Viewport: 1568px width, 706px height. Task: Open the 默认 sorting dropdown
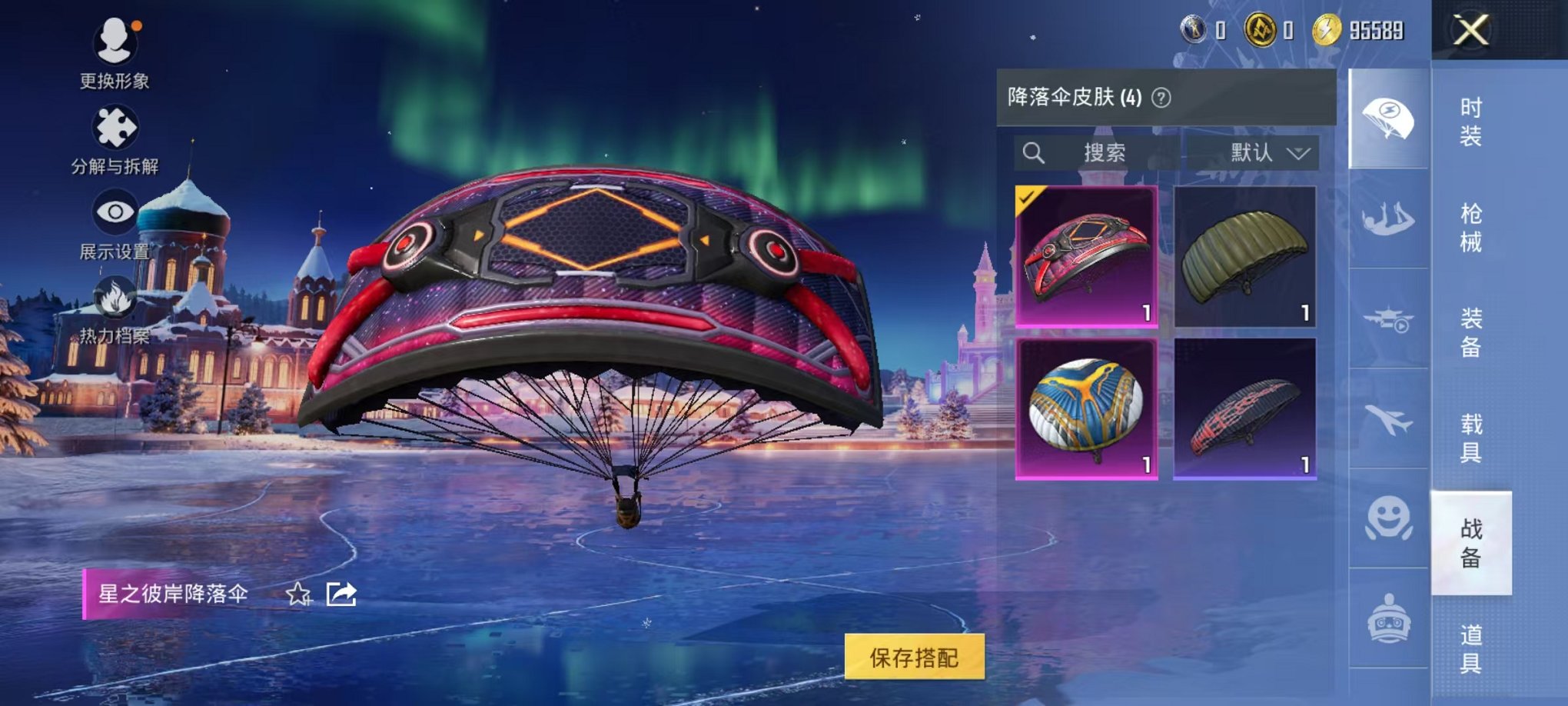(1267, 153)
